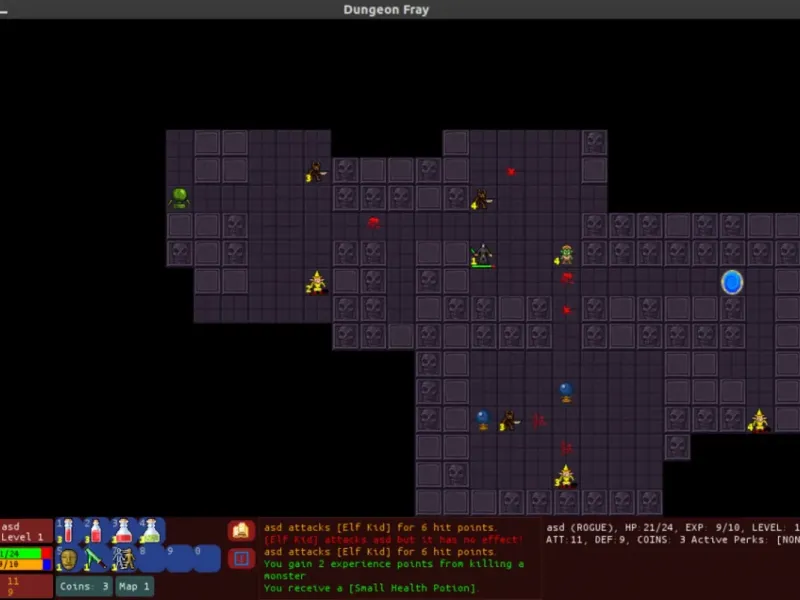Click the Dungeon Fray window title bar
Screen dimensions: 800x600
point(400,10)
